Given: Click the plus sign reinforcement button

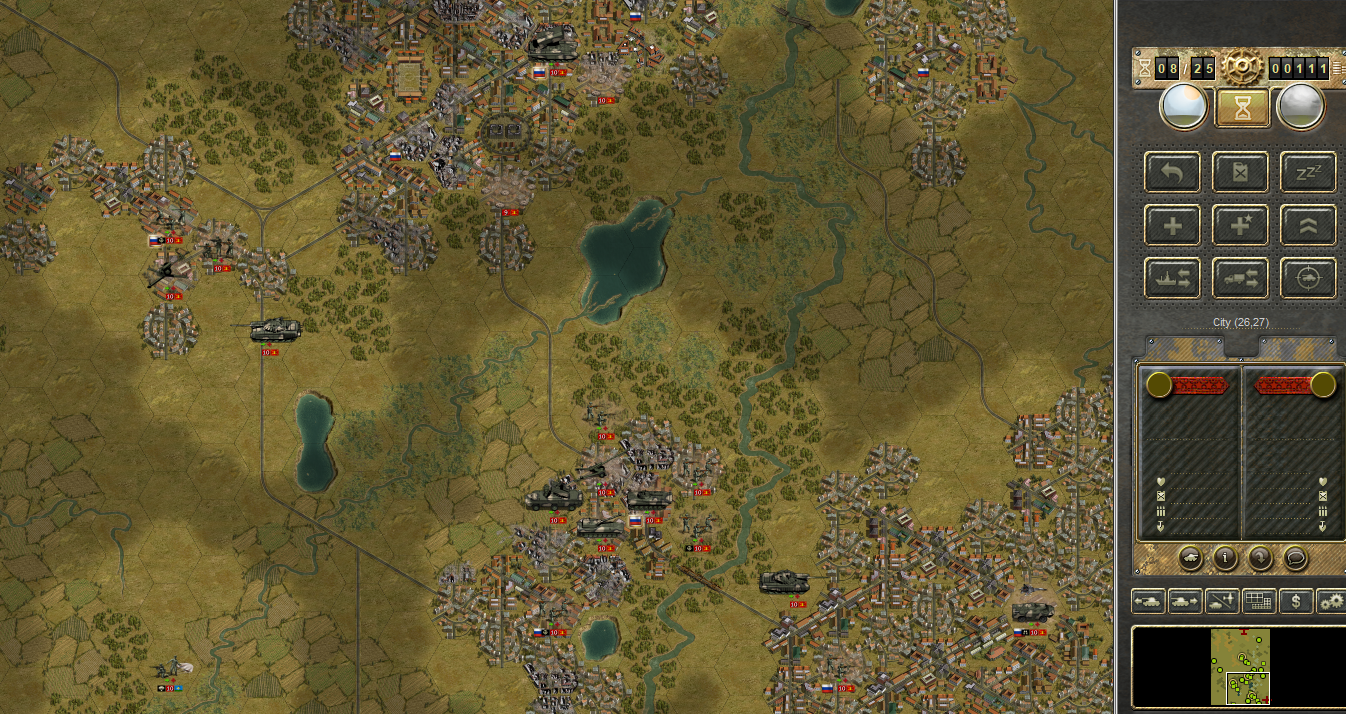Looking at the screenshot, I should click(x=1173, y=225).
